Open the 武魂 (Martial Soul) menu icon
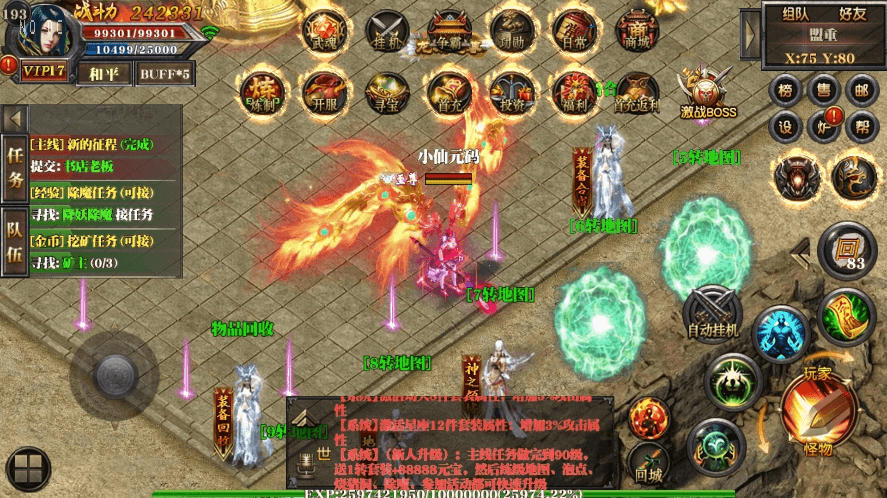Image resolution: width=887 pixels, height=498 pixels. 323,33
